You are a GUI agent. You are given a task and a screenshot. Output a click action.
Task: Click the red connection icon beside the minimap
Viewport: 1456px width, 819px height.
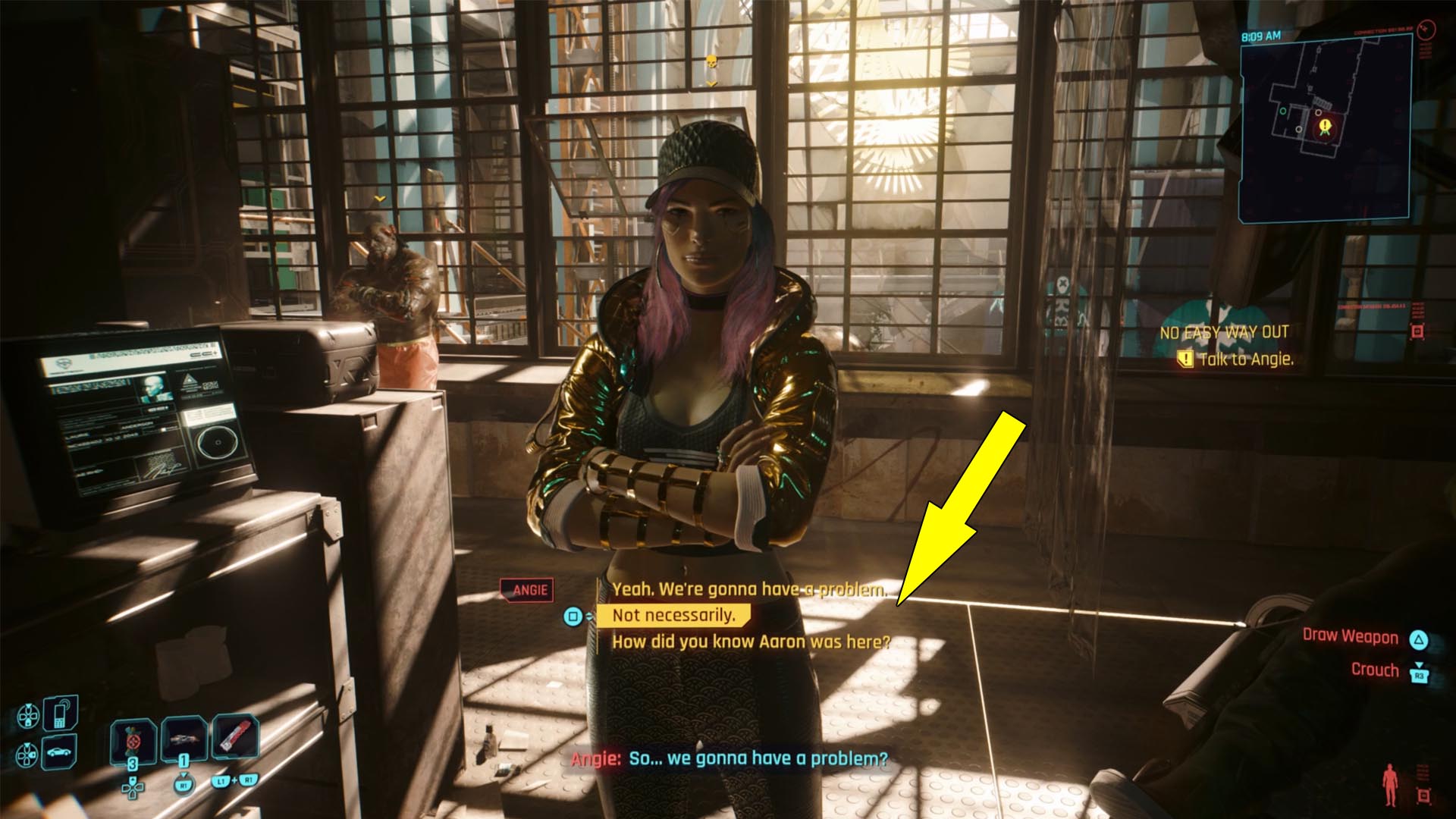tap(1426, 30)
